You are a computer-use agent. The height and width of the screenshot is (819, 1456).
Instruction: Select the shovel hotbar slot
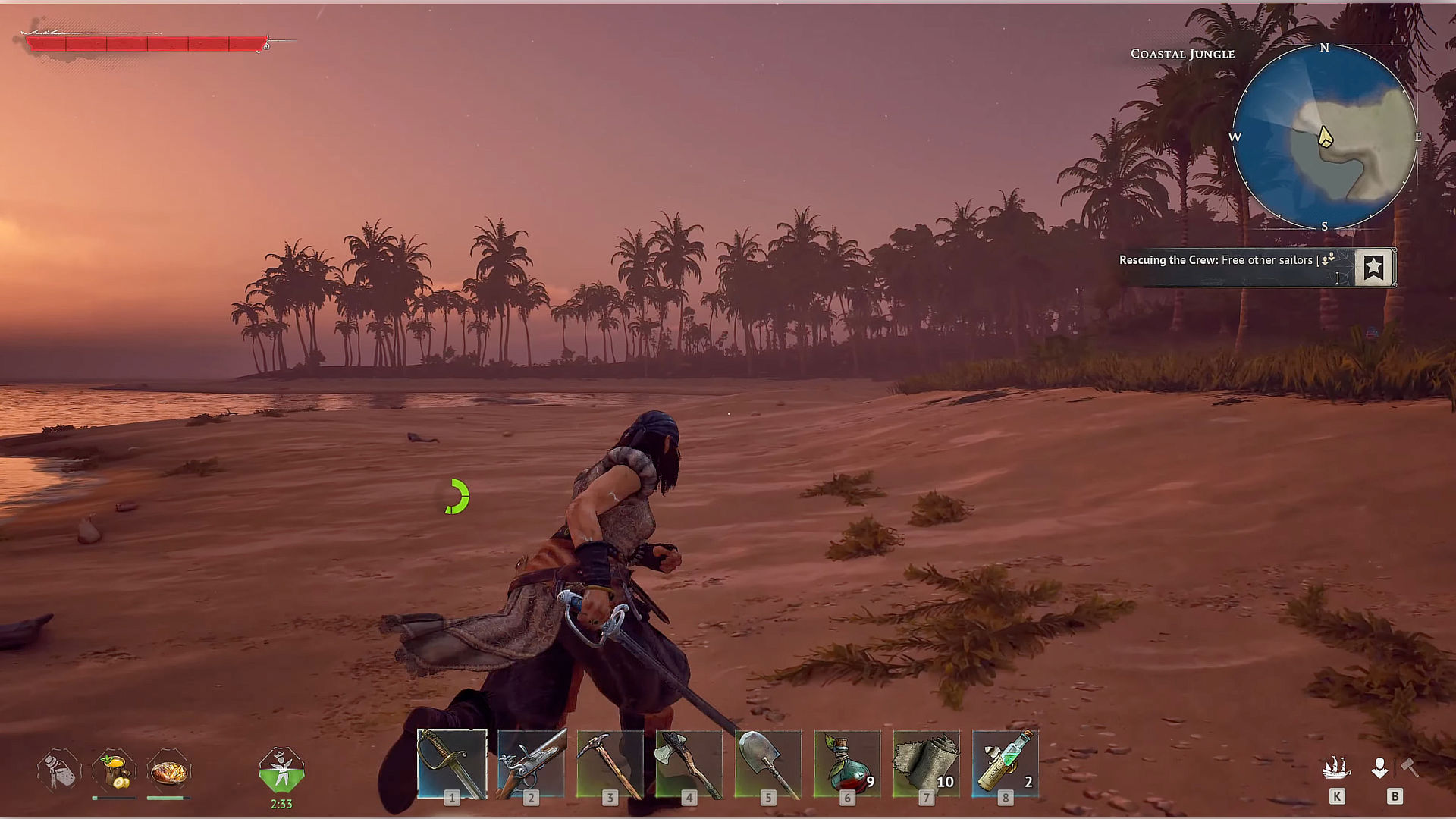[x=767, y=764]
